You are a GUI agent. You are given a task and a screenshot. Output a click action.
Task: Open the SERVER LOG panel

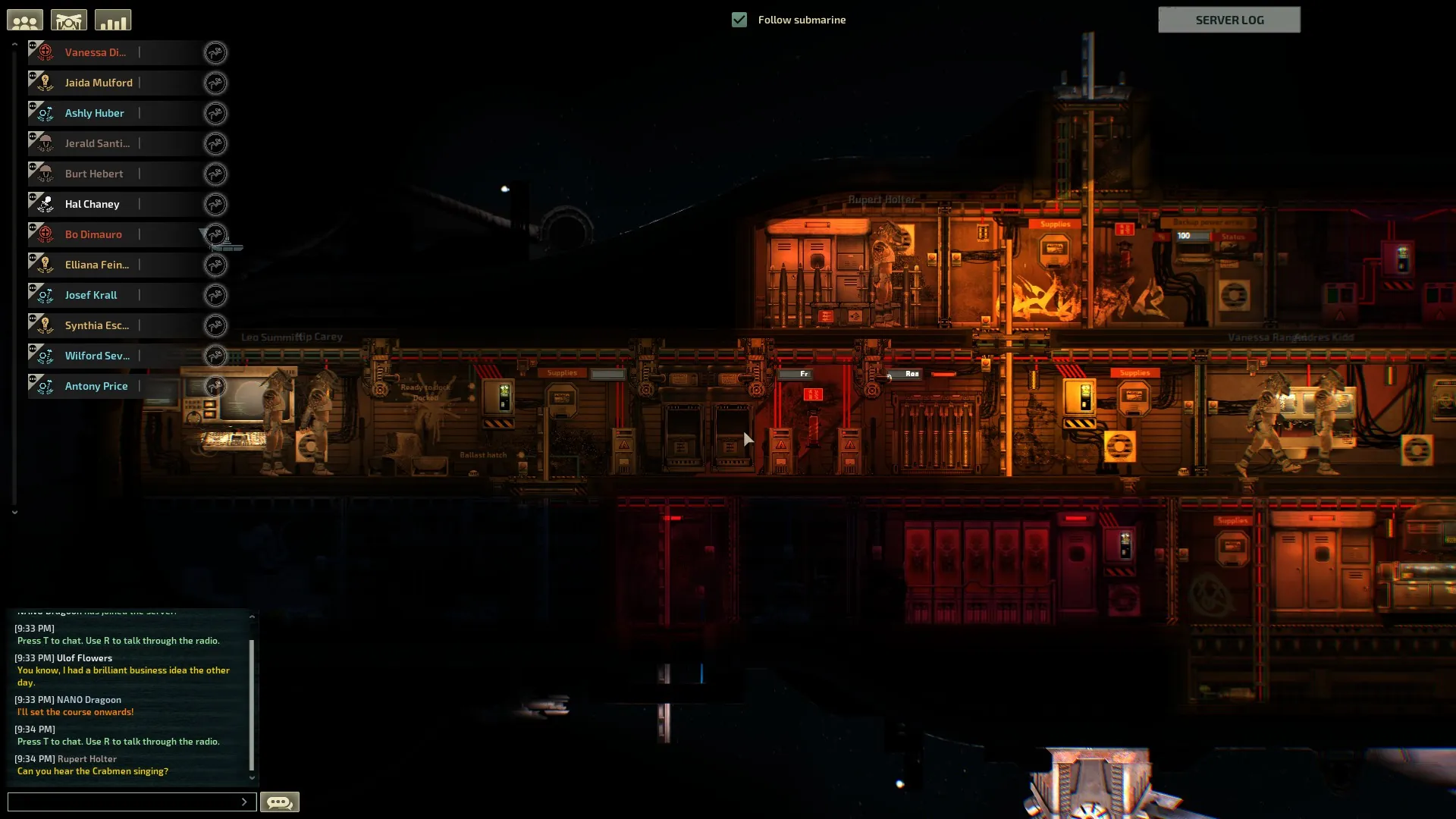[x=1228, y=20]
